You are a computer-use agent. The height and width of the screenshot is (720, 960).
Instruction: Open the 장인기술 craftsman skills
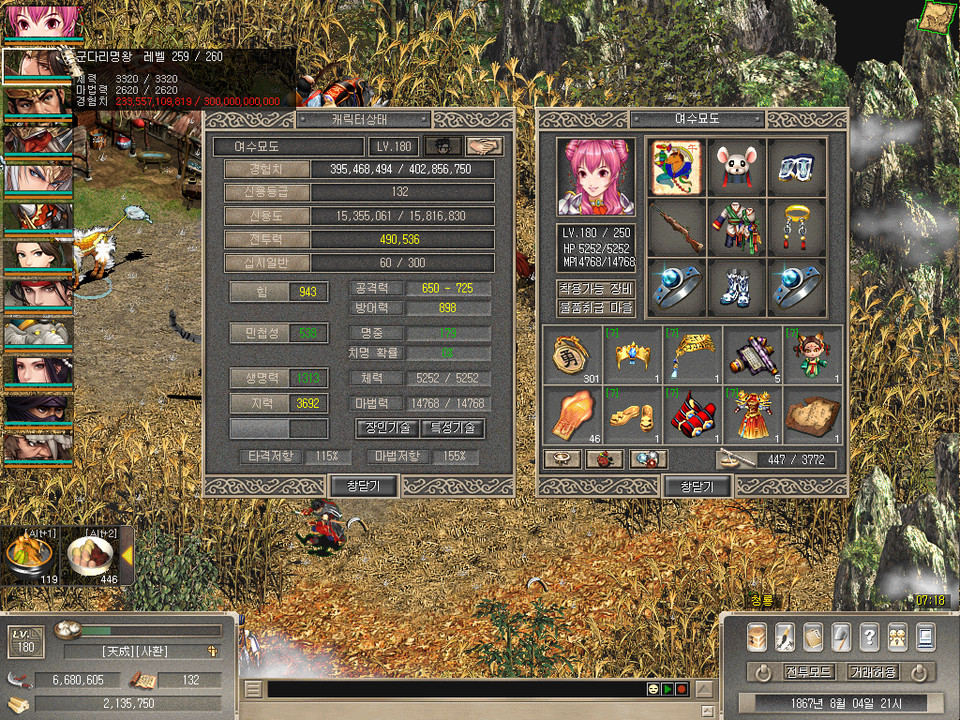[387, 428]
